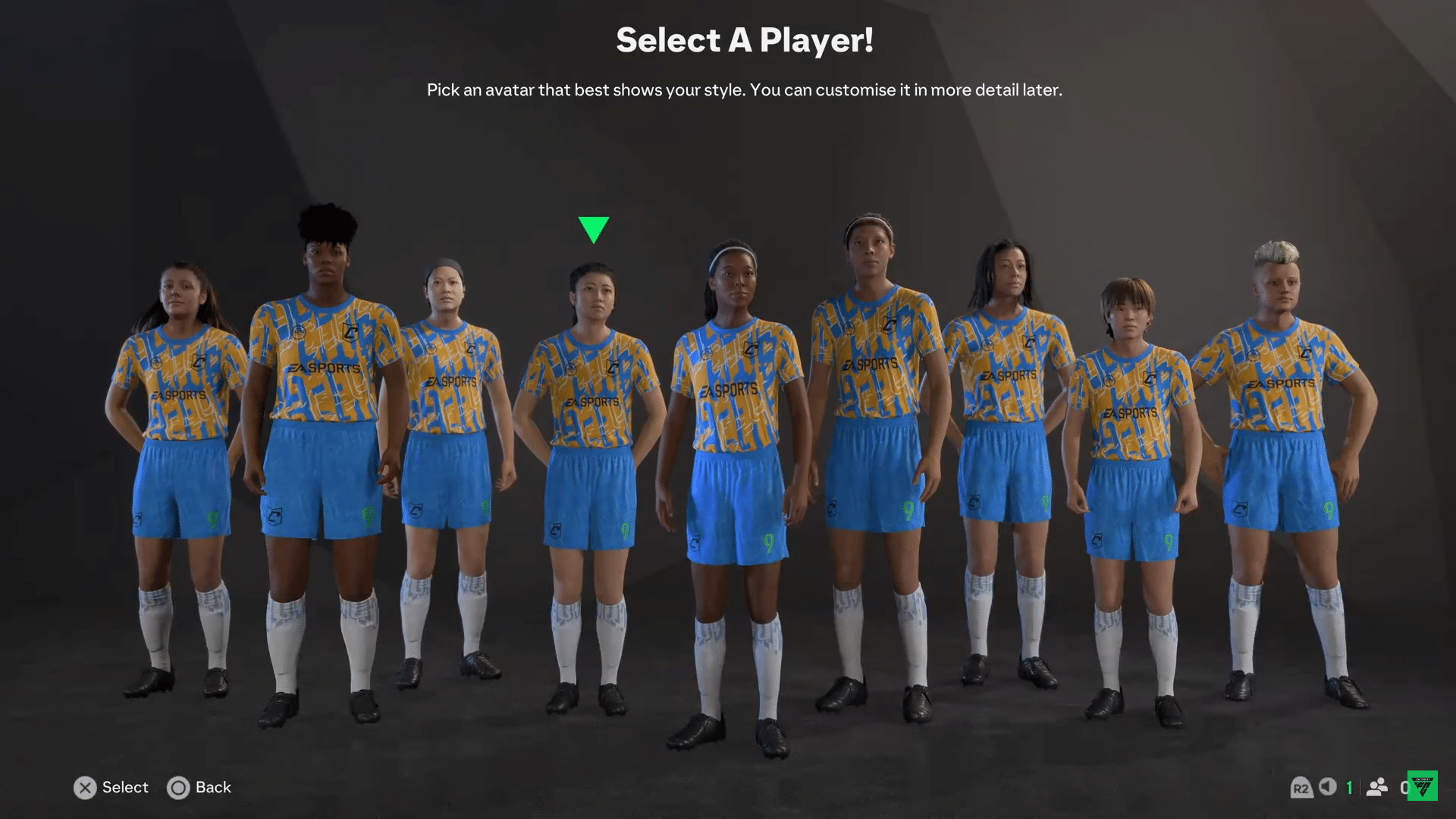This screenshot has width=1456, height=819.
Task: Click the Select A Player heading
Action: click(745, 41)
